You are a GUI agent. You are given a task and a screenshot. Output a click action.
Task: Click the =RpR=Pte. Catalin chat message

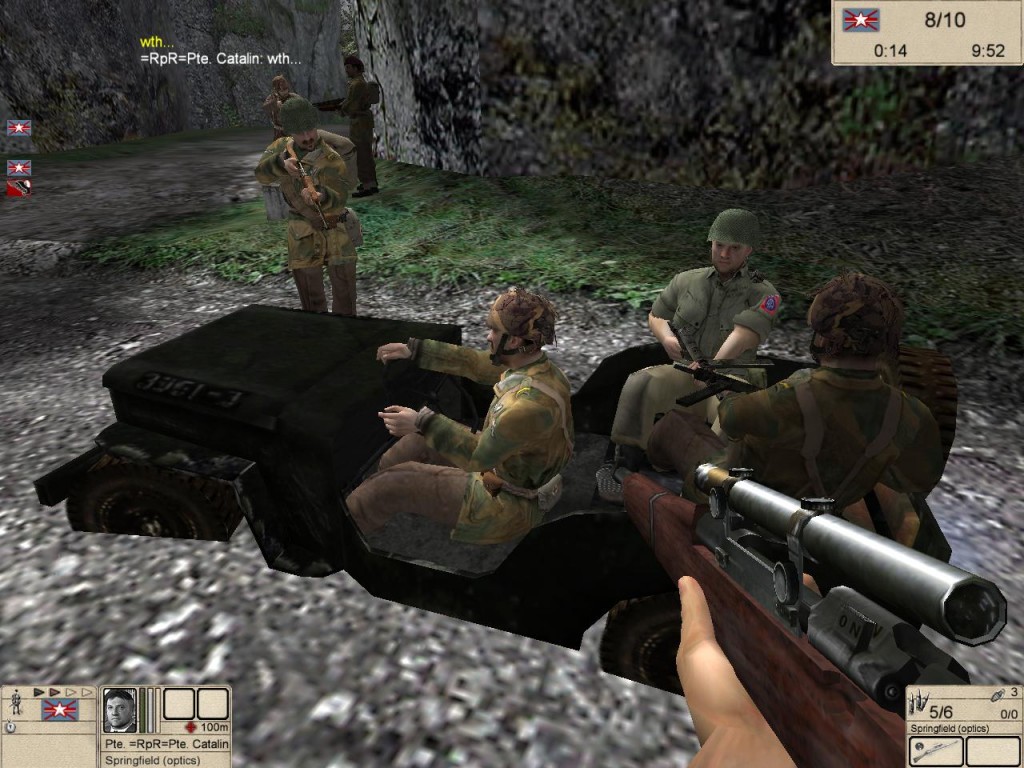click(x=220, y=59)
